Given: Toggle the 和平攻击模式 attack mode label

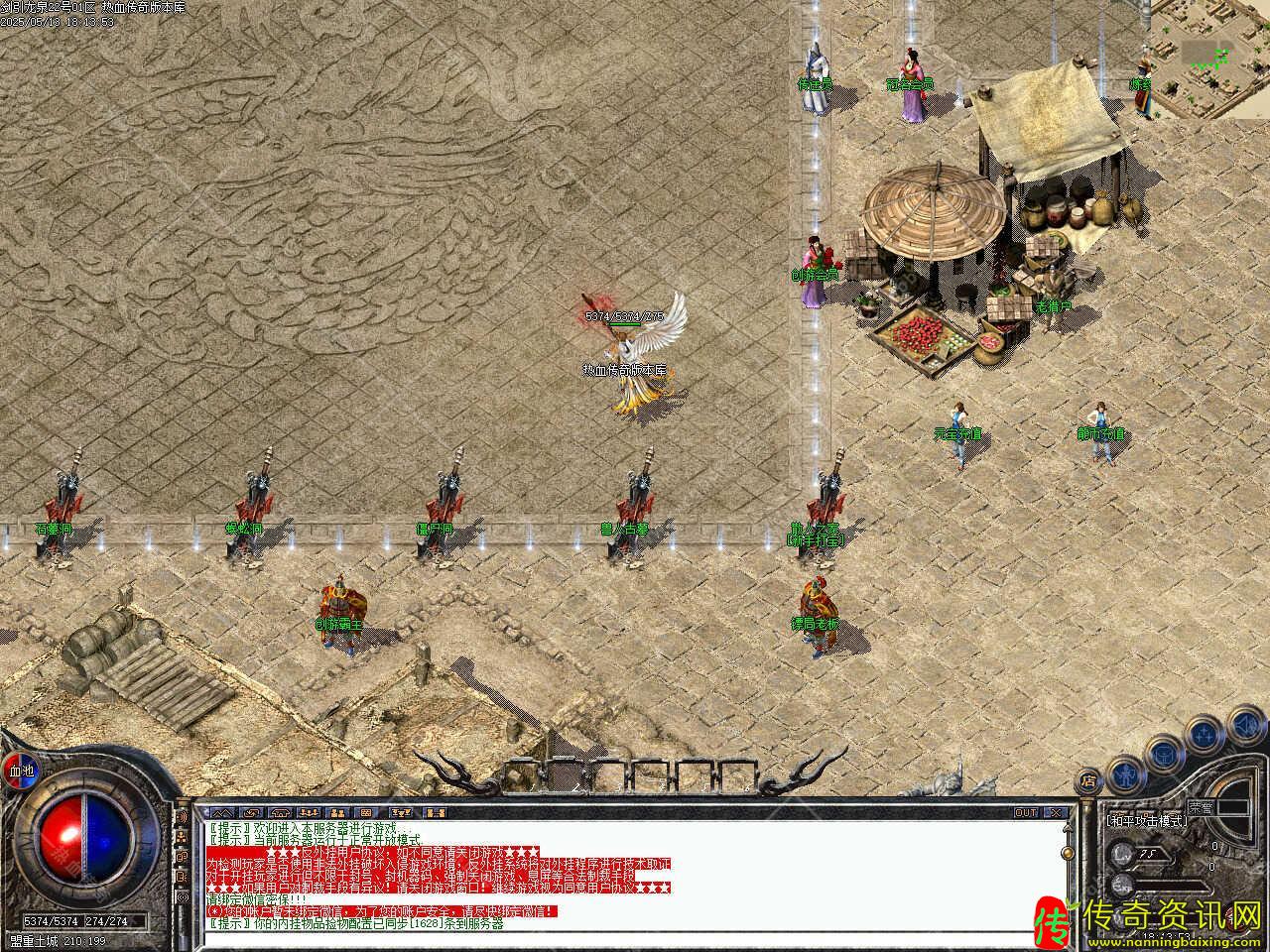Looking at the screenshot, I should [1147, 821].
